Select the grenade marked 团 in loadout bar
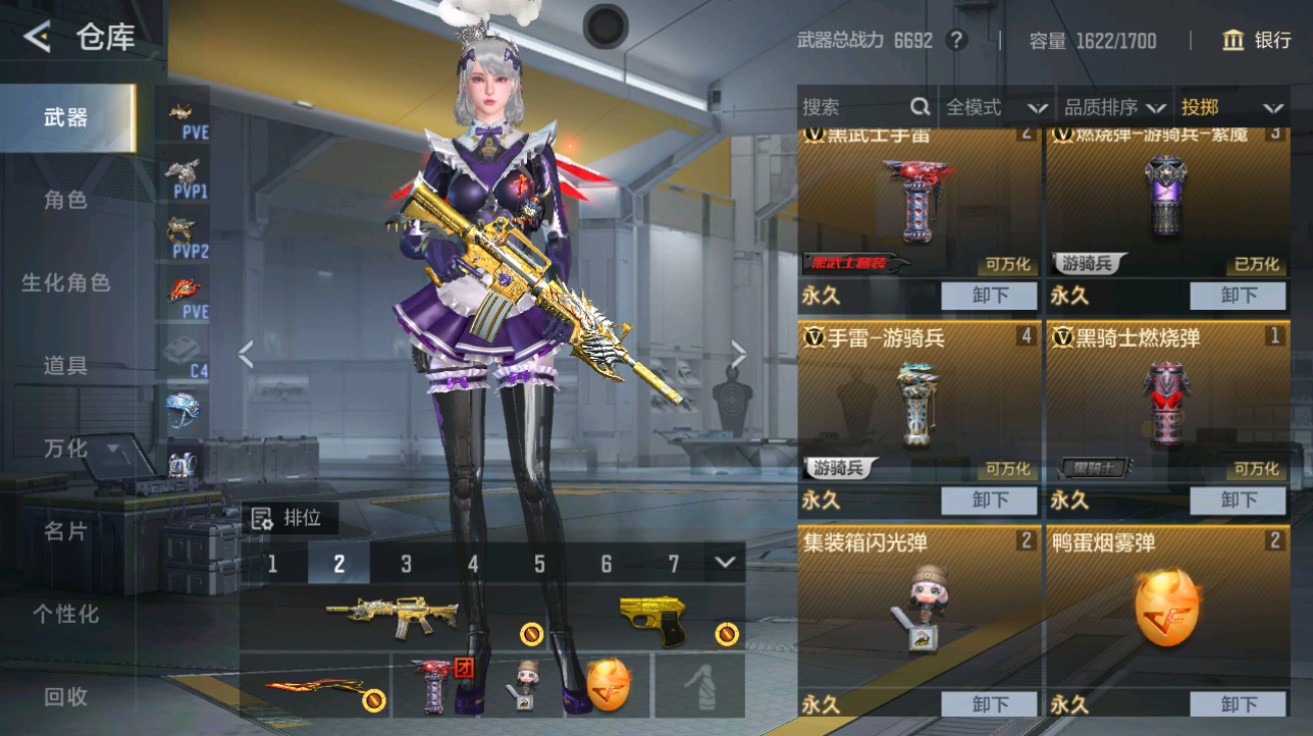Screen dimensions: 1313x736 432,685
